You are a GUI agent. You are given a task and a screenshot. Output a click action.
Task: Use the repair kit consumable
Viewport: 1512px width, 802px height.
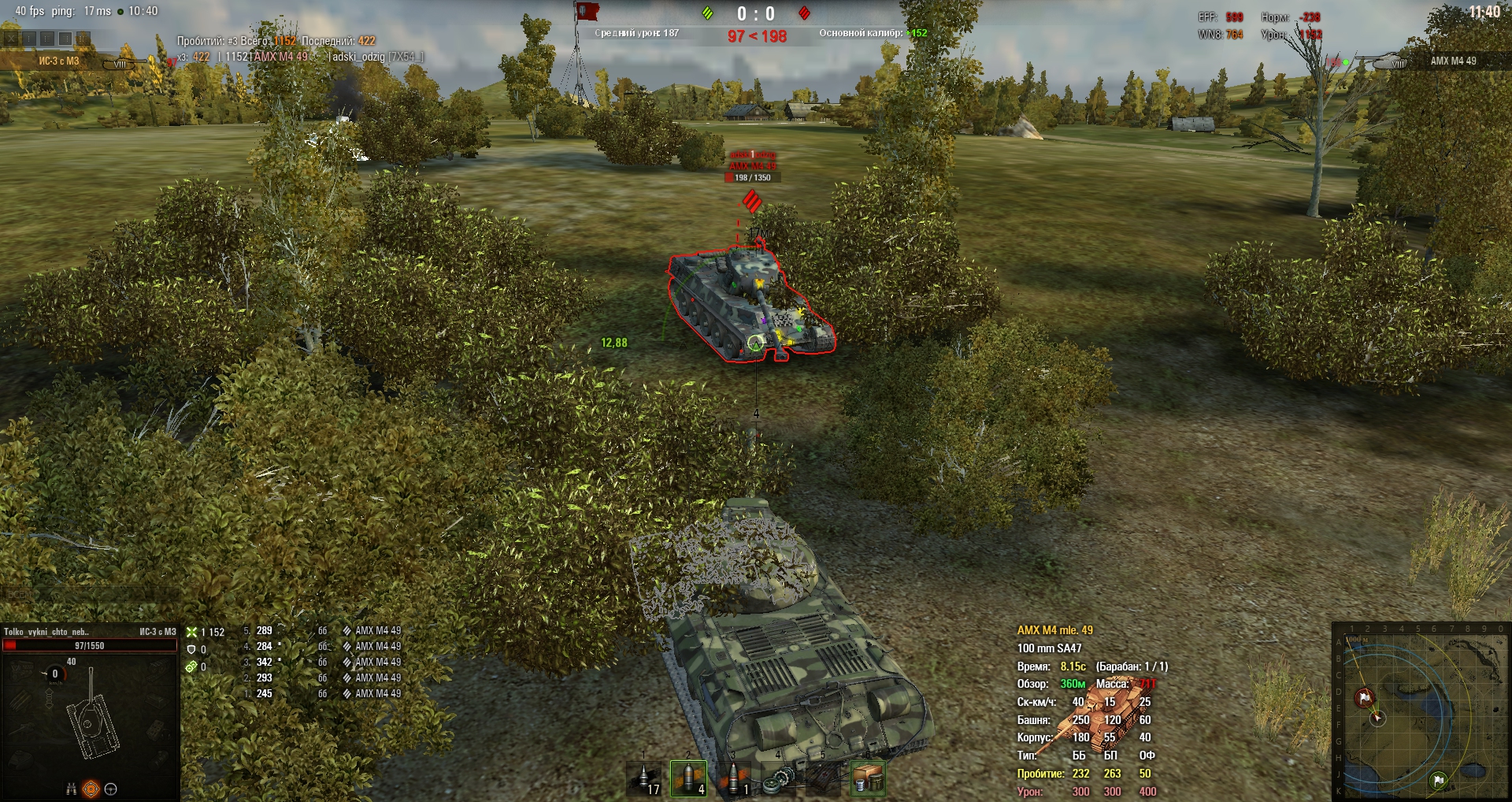tap(779, 778)
